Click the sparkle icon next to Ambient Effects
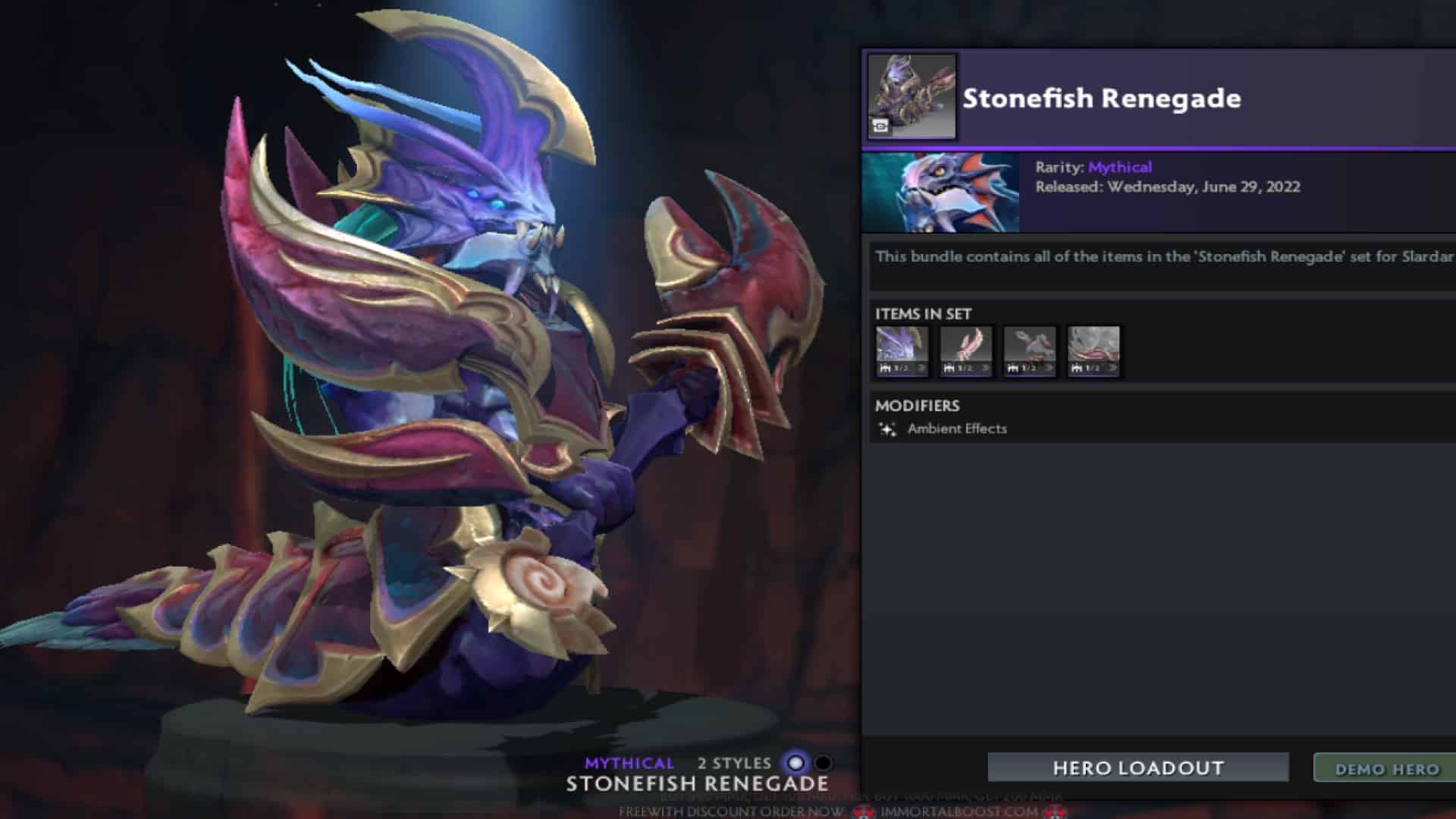This screenshot has height=819, width=1456. (x=888, y=428)
